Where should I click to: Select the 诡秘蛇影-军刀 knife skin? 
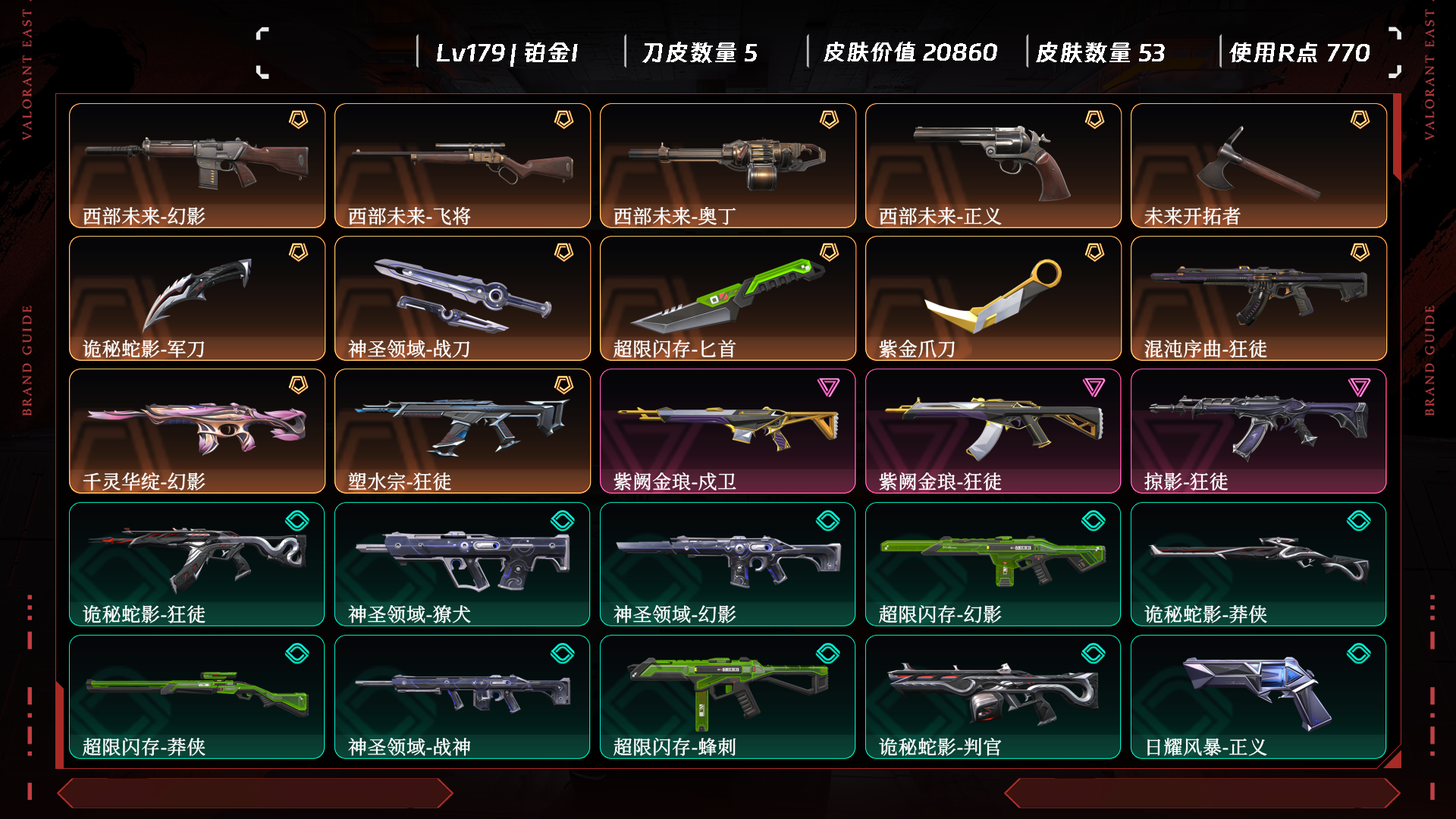pos(197,298)
